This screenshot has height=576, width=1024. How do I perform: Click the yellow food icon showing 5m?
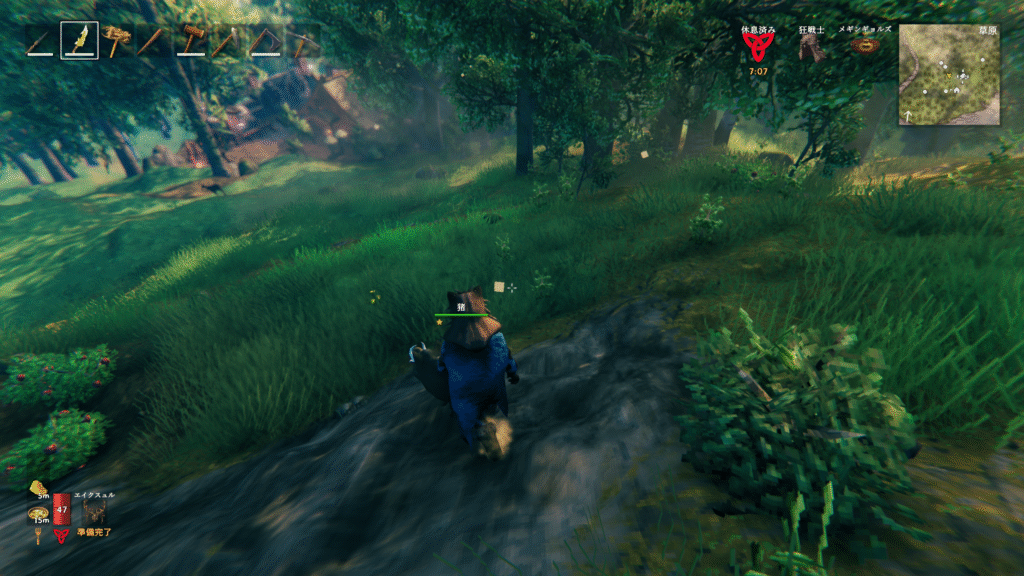[x=39, y=489]
